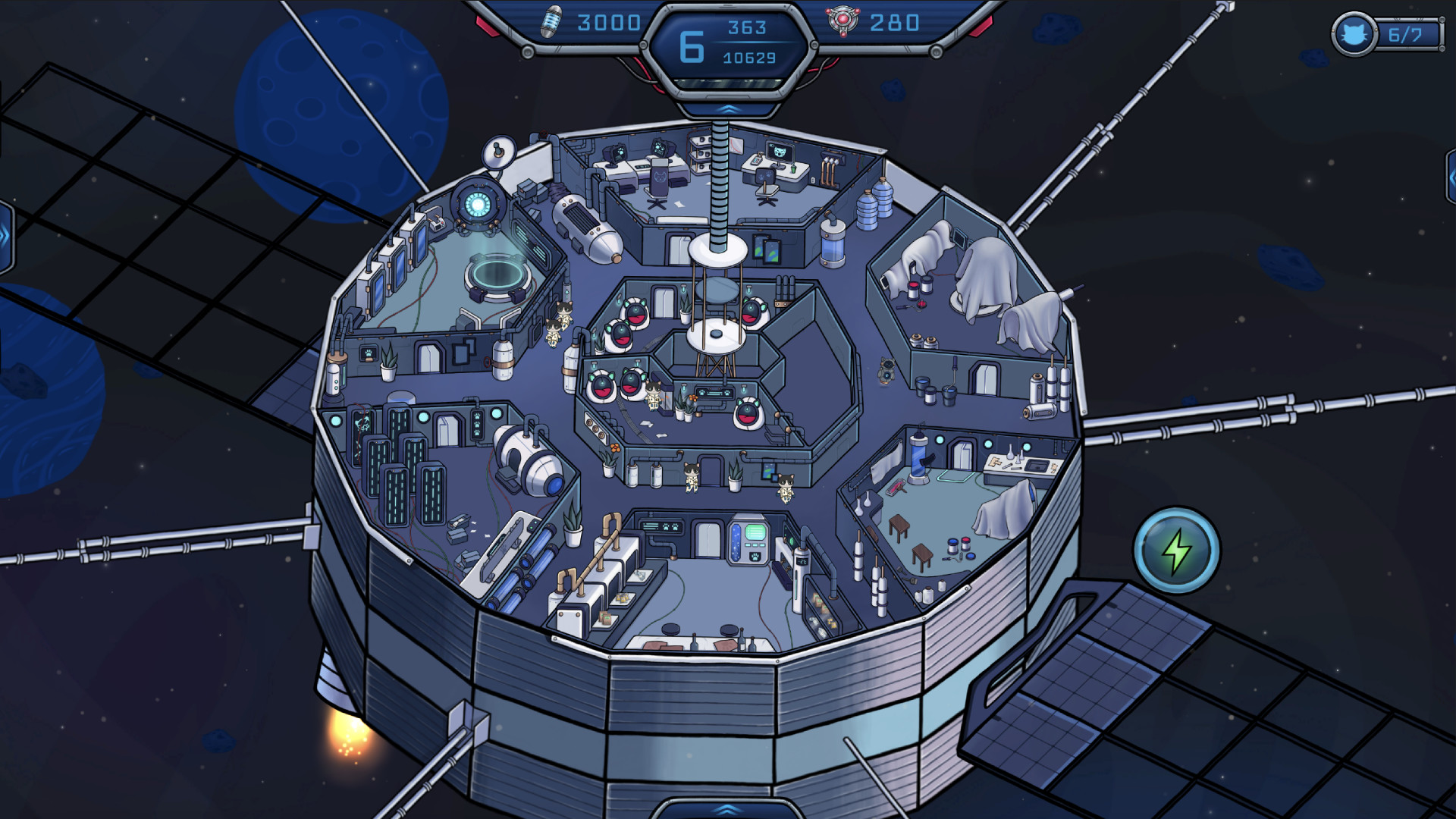Select the food capsule resource icon
1456x819 pixels.
pos(550,20)
